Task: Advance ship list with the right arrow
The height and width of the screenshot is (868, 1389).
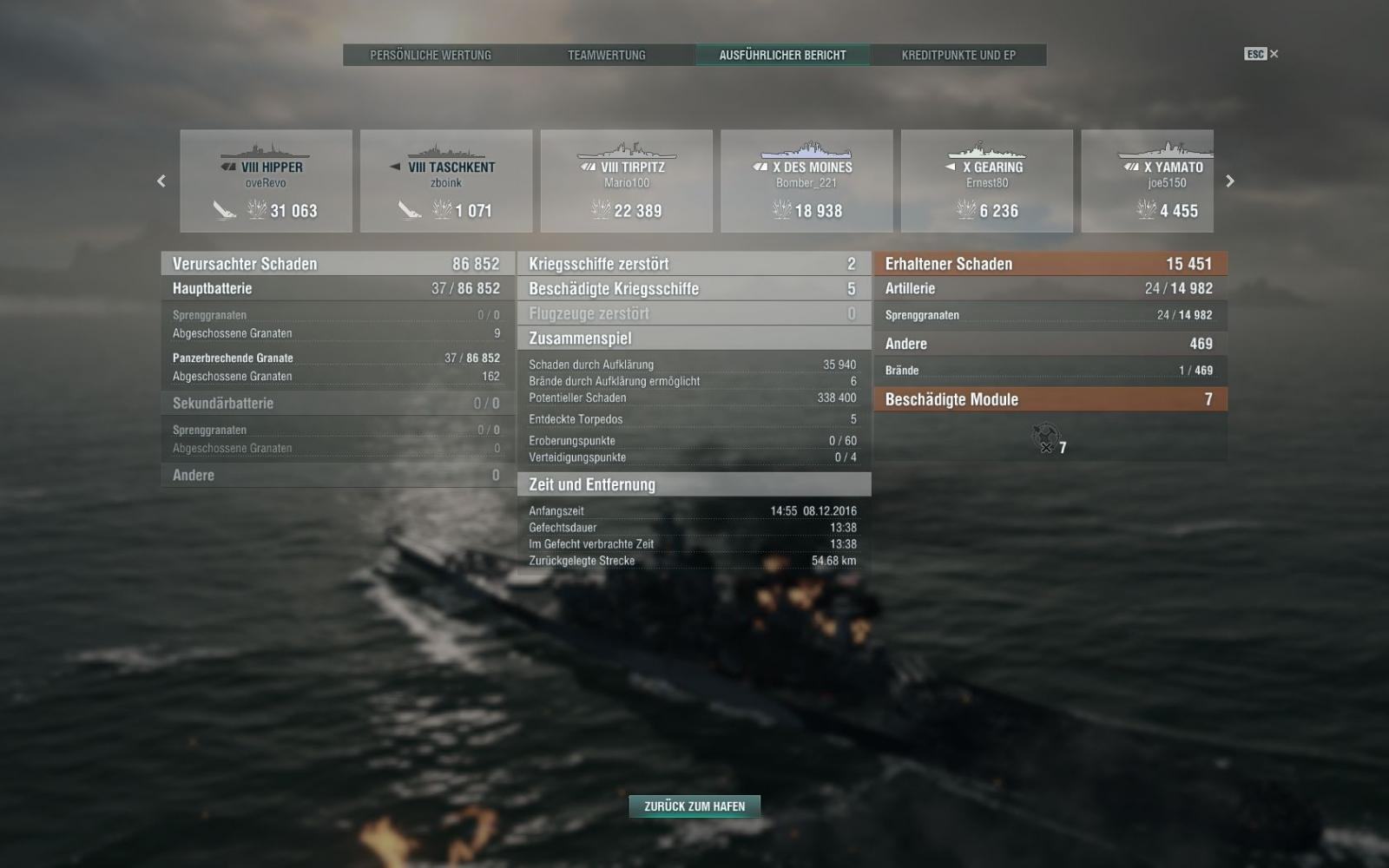Action: (1229, 181)
